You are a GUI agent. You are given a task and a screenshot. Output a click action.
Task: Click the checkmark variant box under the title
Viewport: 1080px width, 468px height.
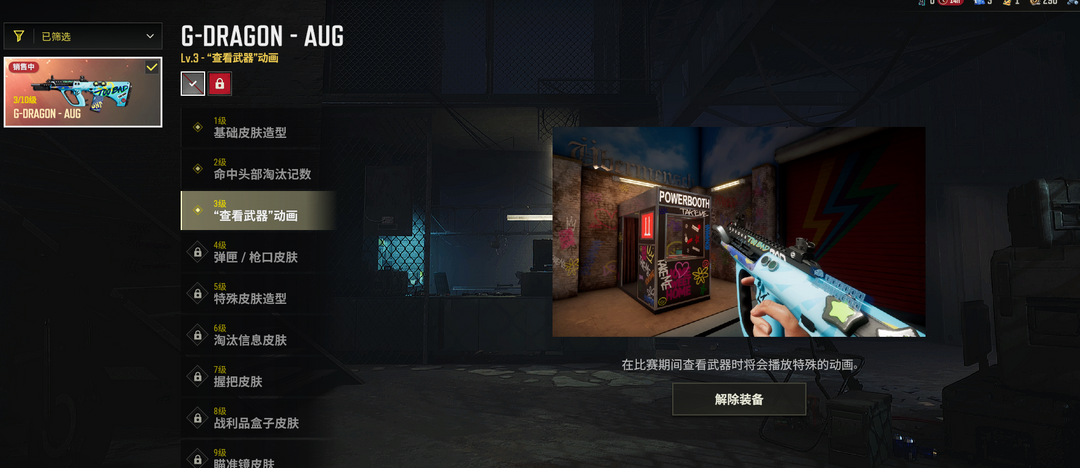pyautogui.click(x=193, y=84)
